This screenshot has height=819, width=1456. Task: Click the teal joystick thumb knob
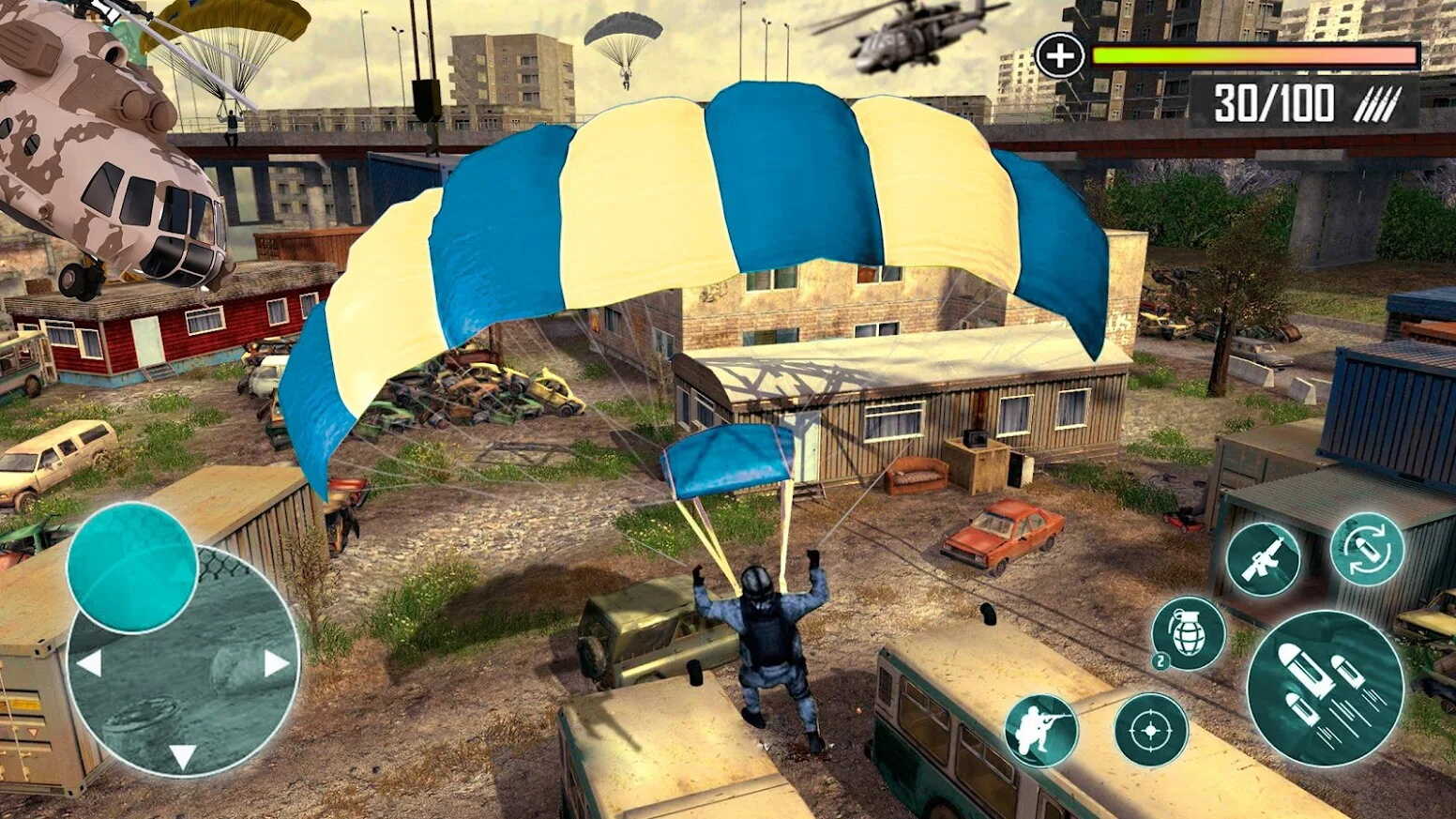point(131,567)
